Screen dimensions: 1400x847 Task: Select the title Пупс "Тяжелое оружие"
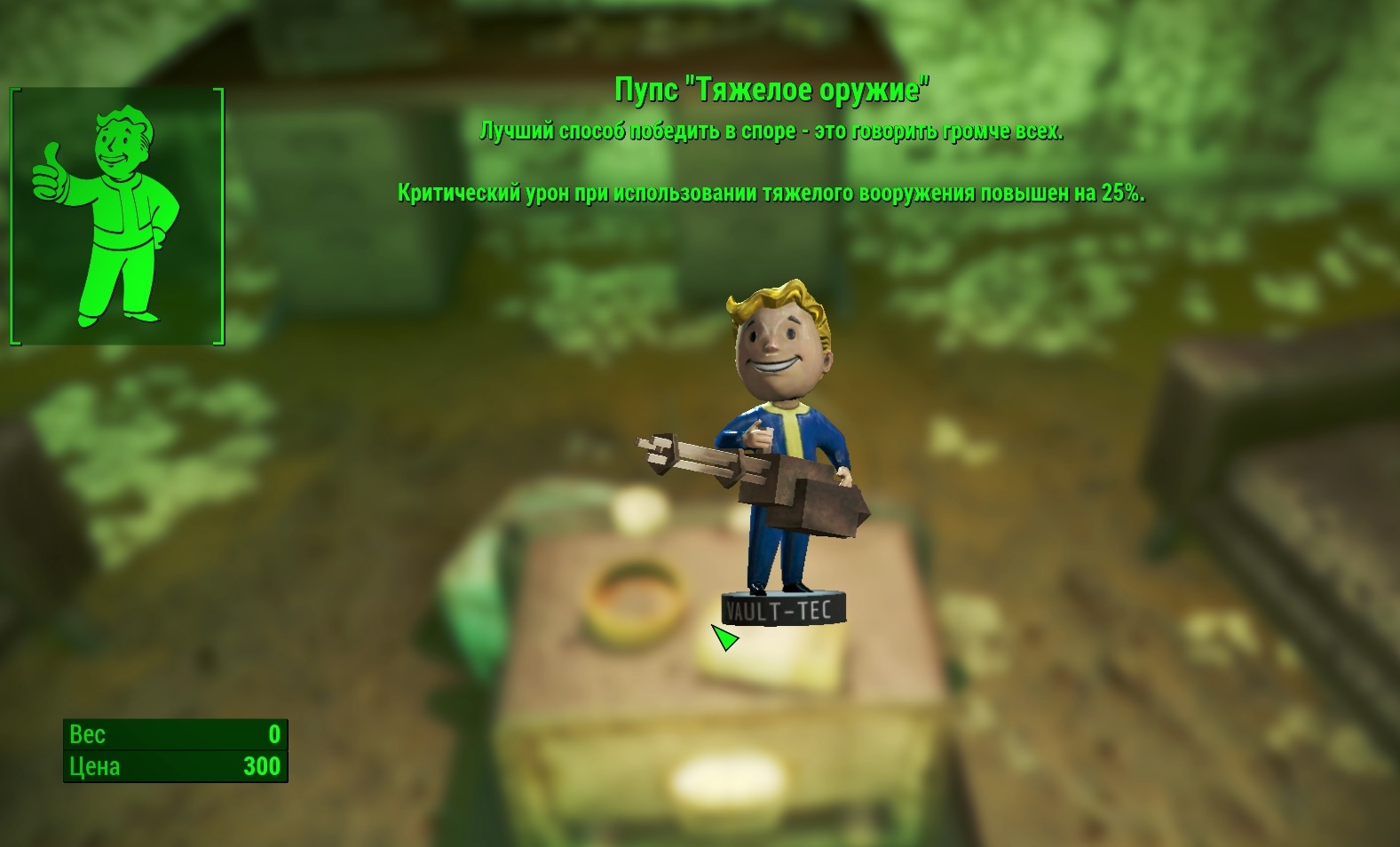tap(774, 89)
